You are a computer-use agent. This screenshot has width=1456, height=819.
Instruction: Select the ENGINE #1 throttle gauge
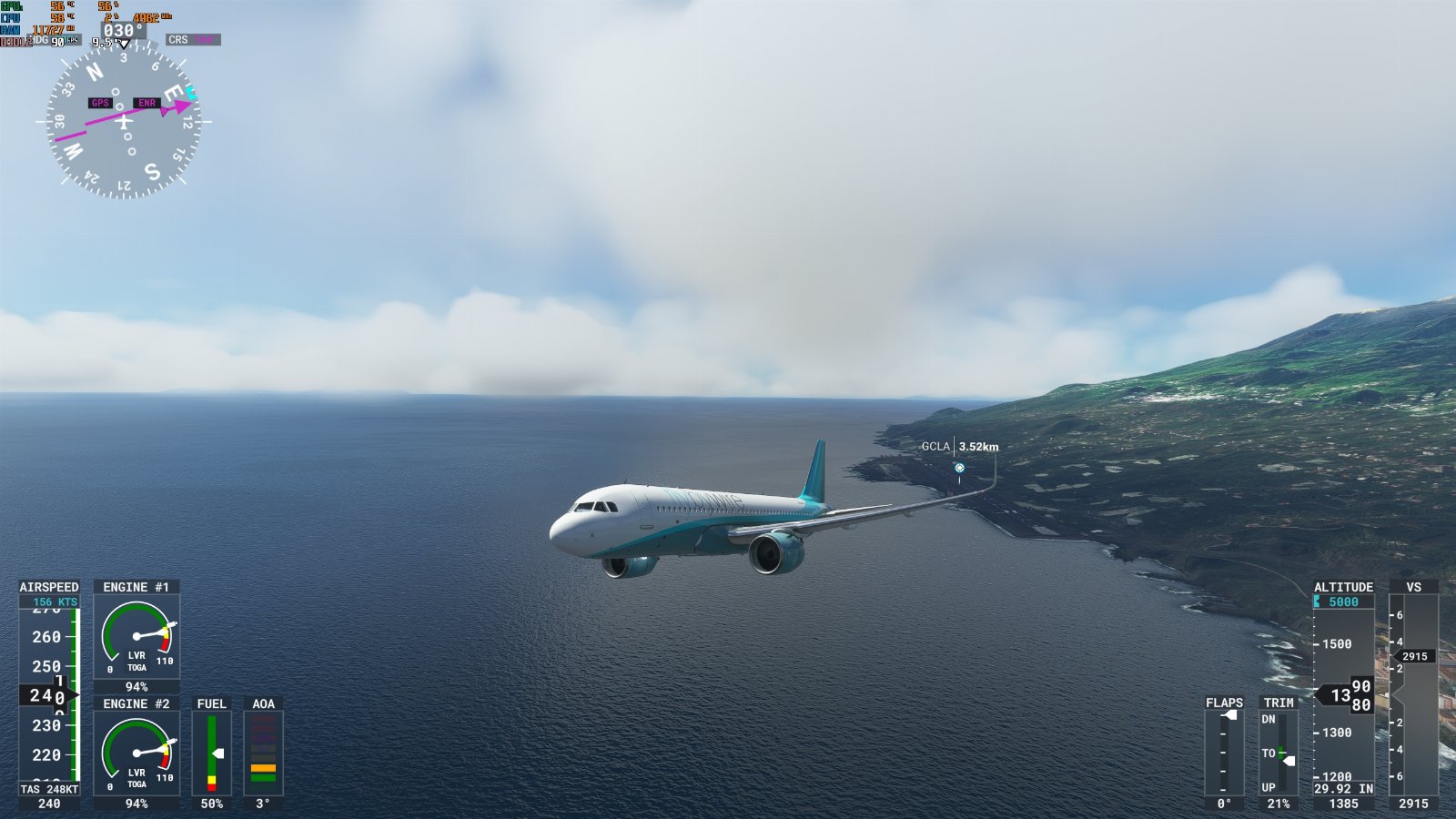coord(136,636)
